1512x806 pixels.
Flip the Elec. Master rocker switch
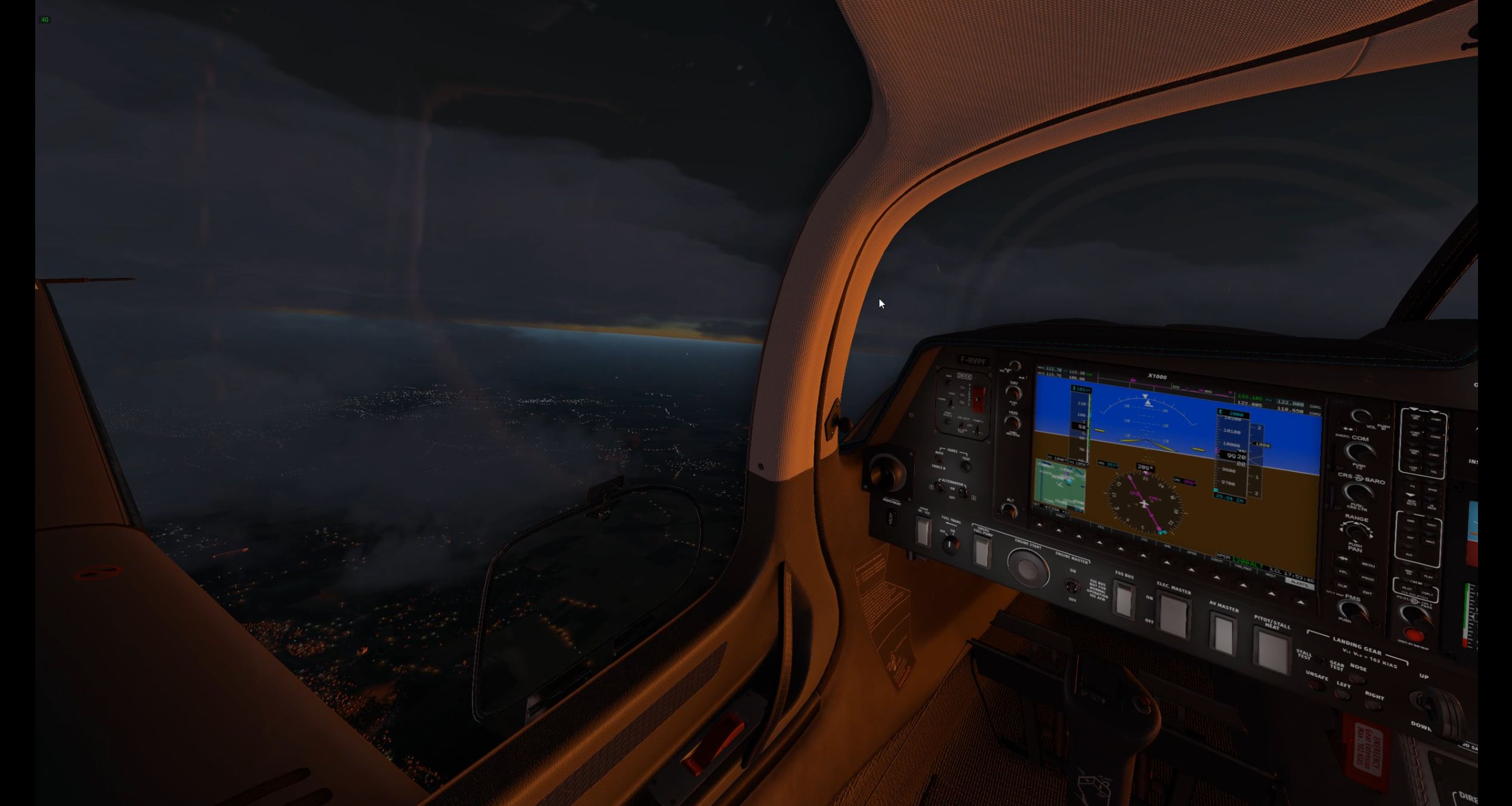pos(1173,615)
